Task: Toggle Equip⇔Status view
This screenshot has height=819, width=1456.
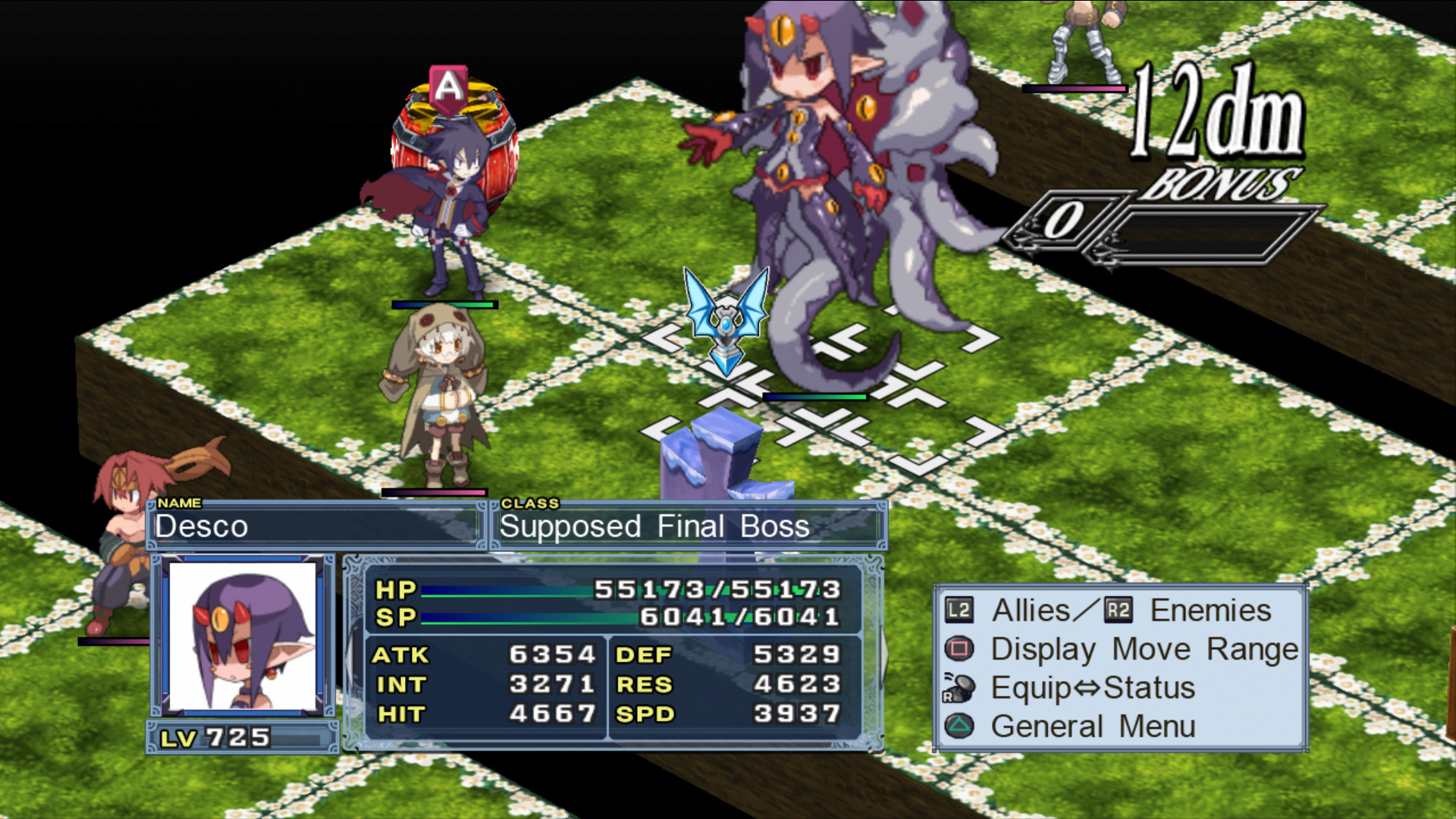Action: tap(1092, 687)
